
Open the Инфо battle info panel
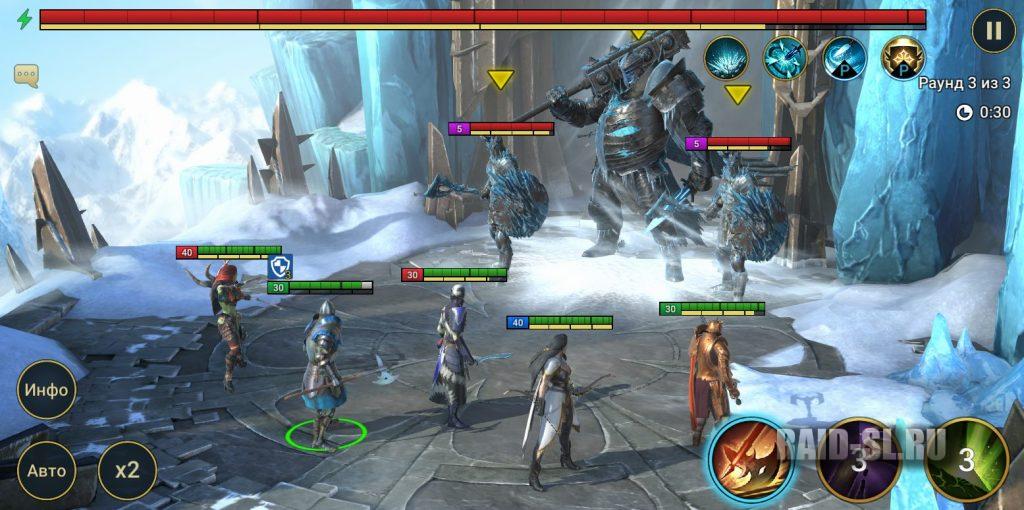click(47, 390)
